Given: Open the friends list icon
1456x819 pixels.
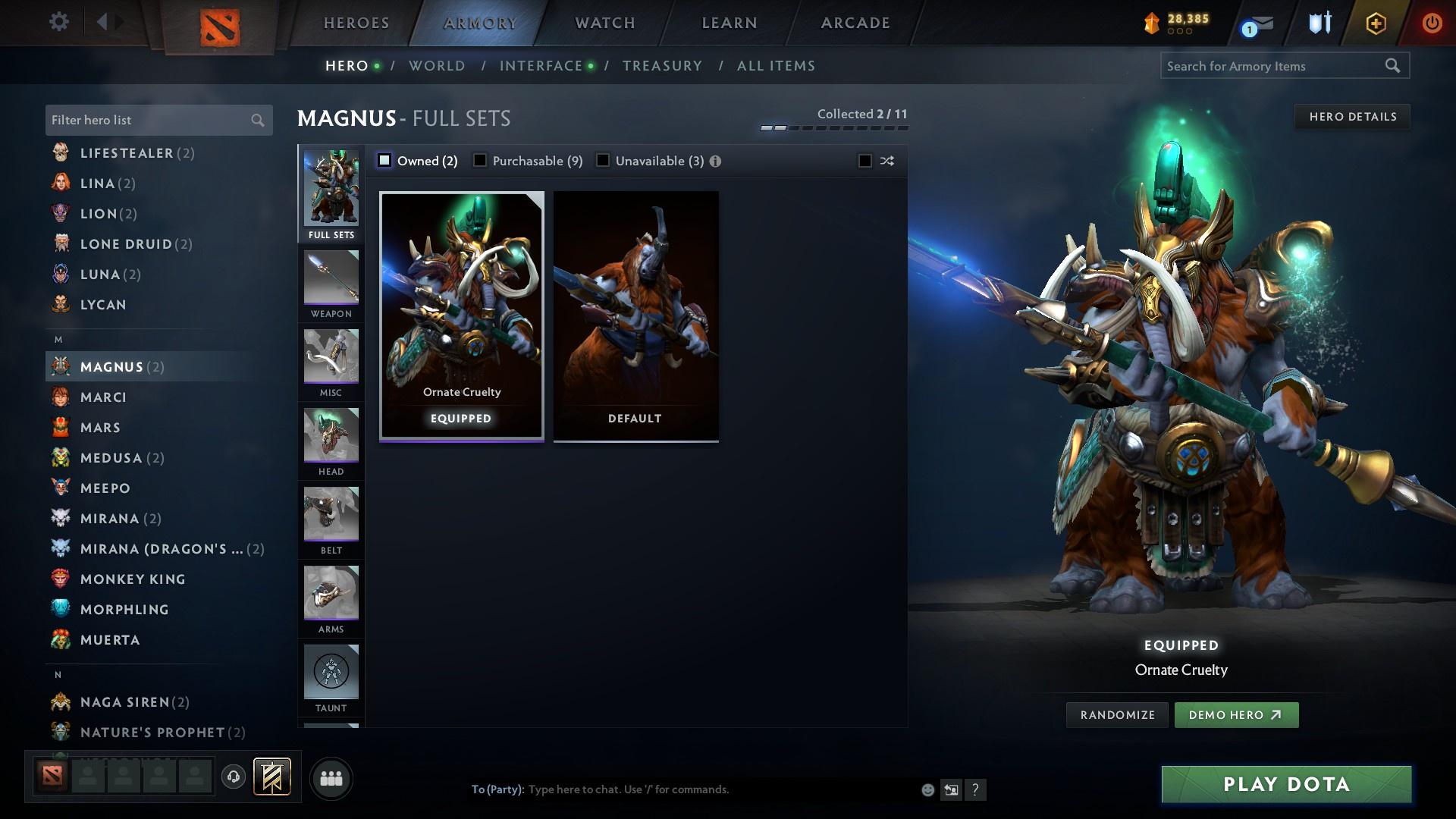Looking at the screenshot, I should point(330,778).
